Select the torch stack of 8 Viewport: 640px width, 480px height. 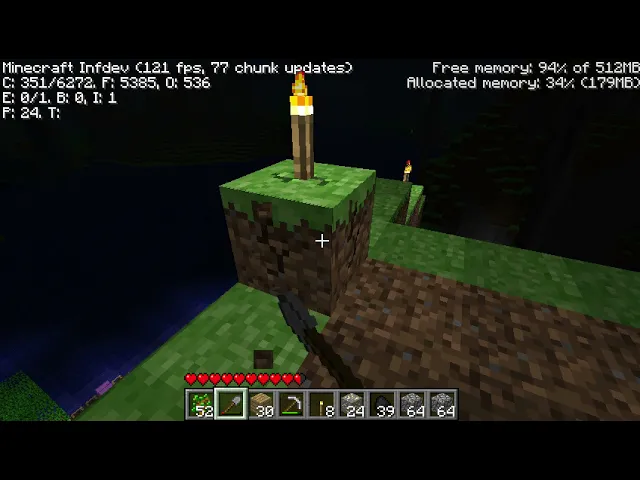[322, 405]
